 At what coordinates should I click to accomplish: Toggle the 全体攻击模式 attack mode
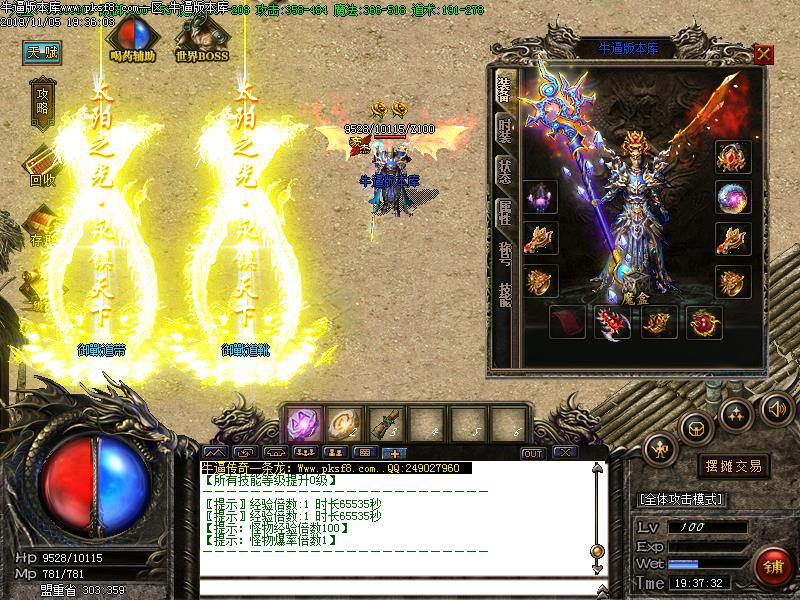coord(682,498)
